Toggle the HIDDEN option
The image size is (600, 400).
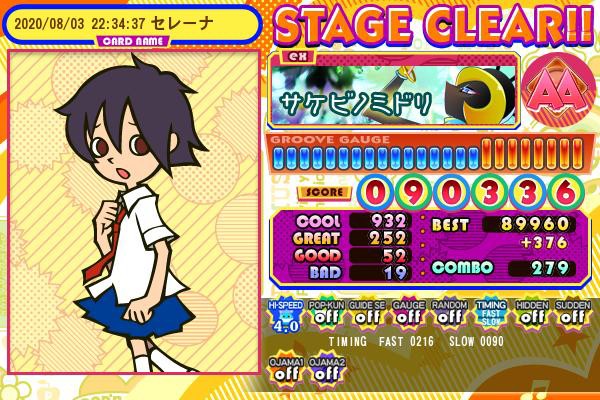(530, 313)
